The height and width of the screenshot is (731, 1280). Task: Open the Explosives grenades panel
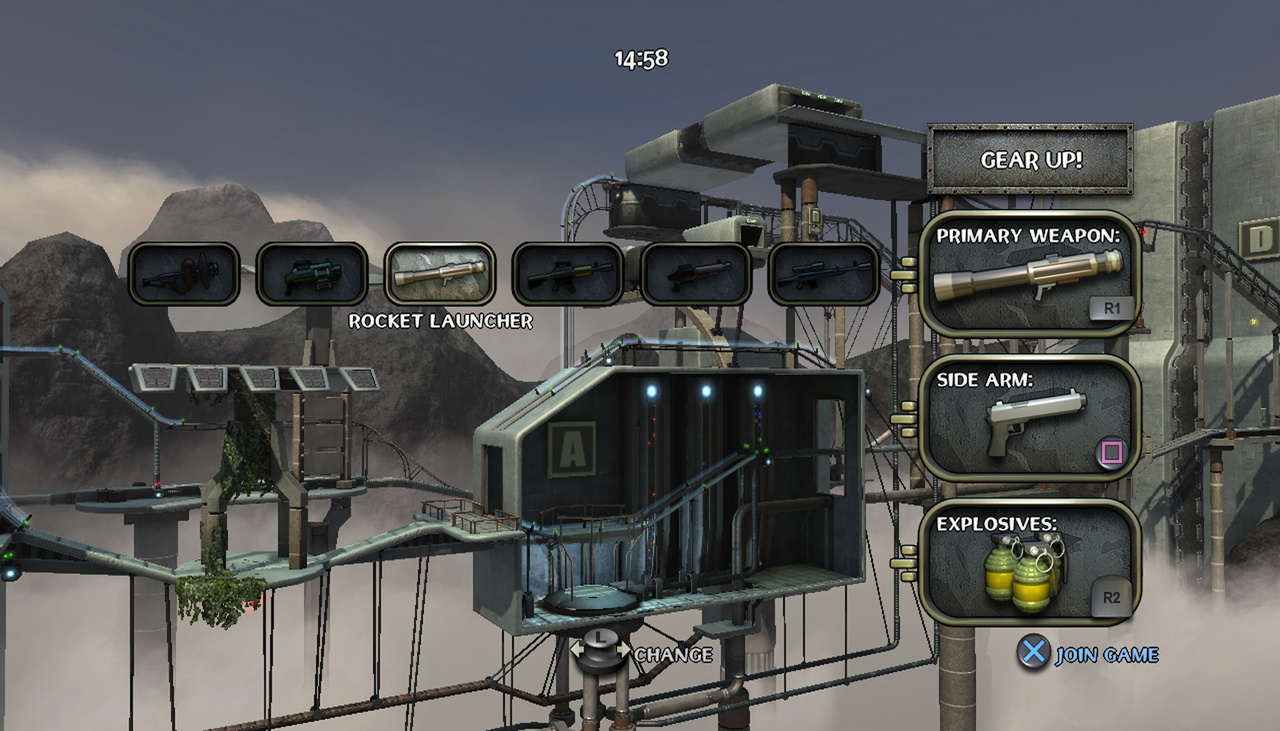pyautogui.click(x=1030, y=563)
